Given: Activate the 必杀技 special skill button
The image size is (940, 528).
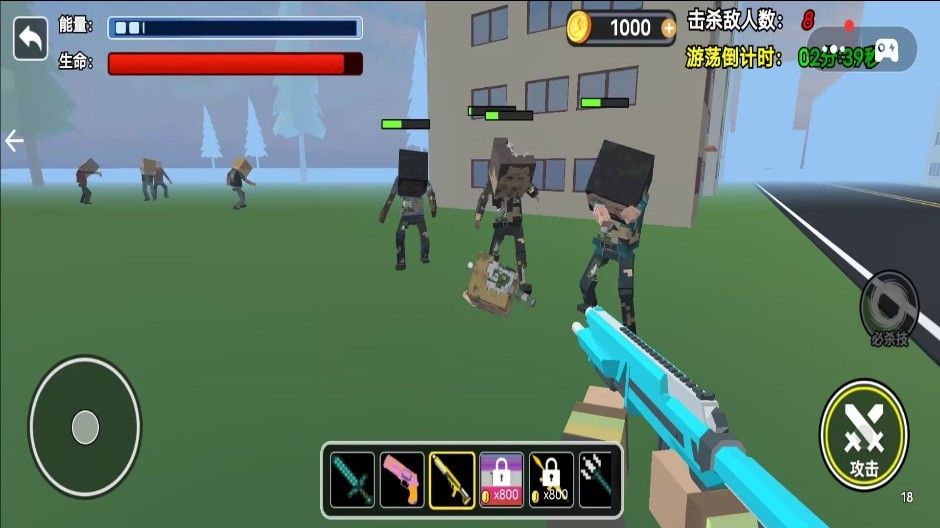Looking at the screenshot, I should click(888, 307).
